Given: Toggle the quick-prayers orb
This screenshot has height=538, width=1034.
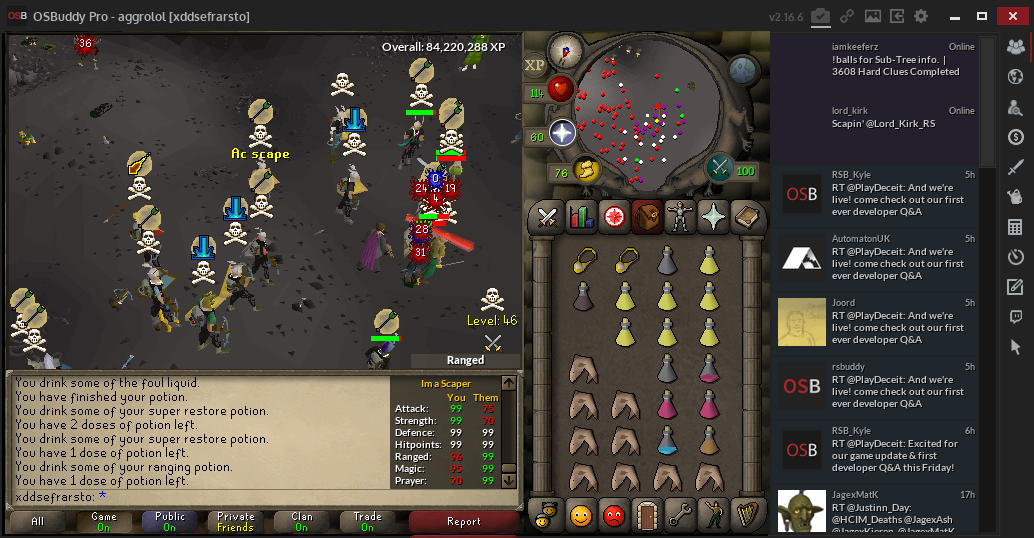Looking at the screenshot, I should pos(563,133).
